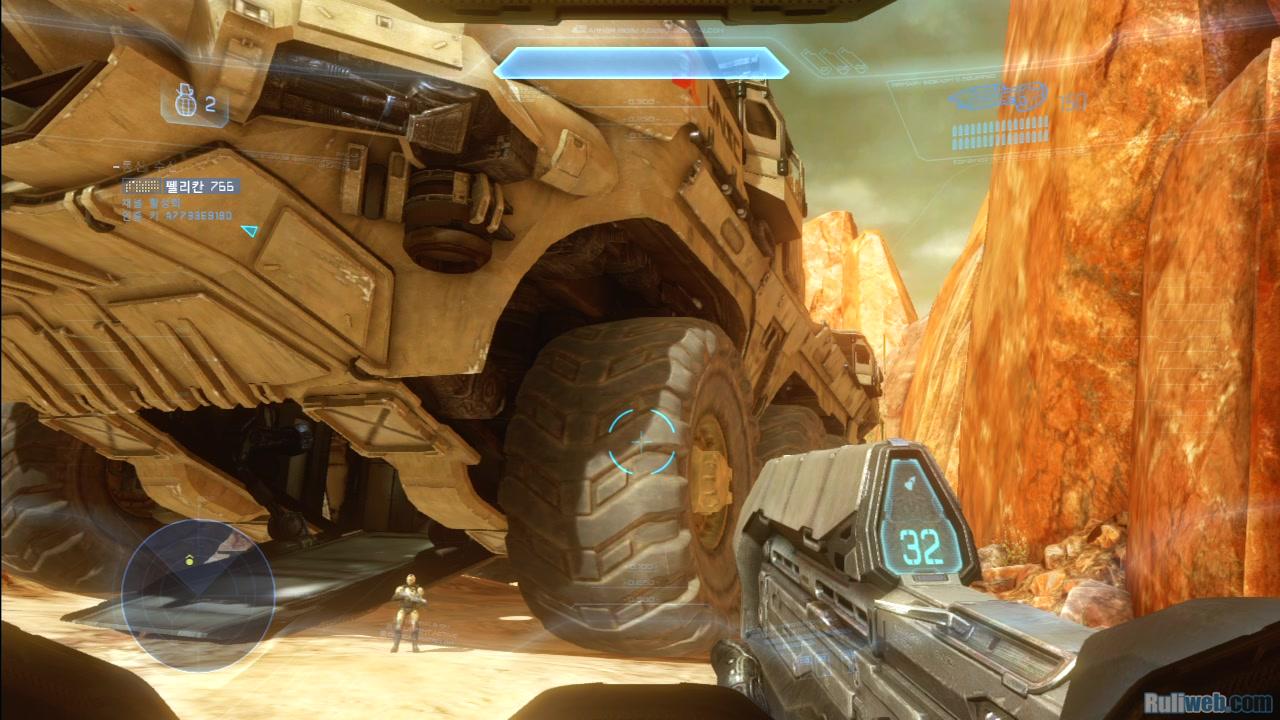The image size is (1280, 720).
Task: Choose the assault rifle weapon icon
Action: [x=998, y=97]
